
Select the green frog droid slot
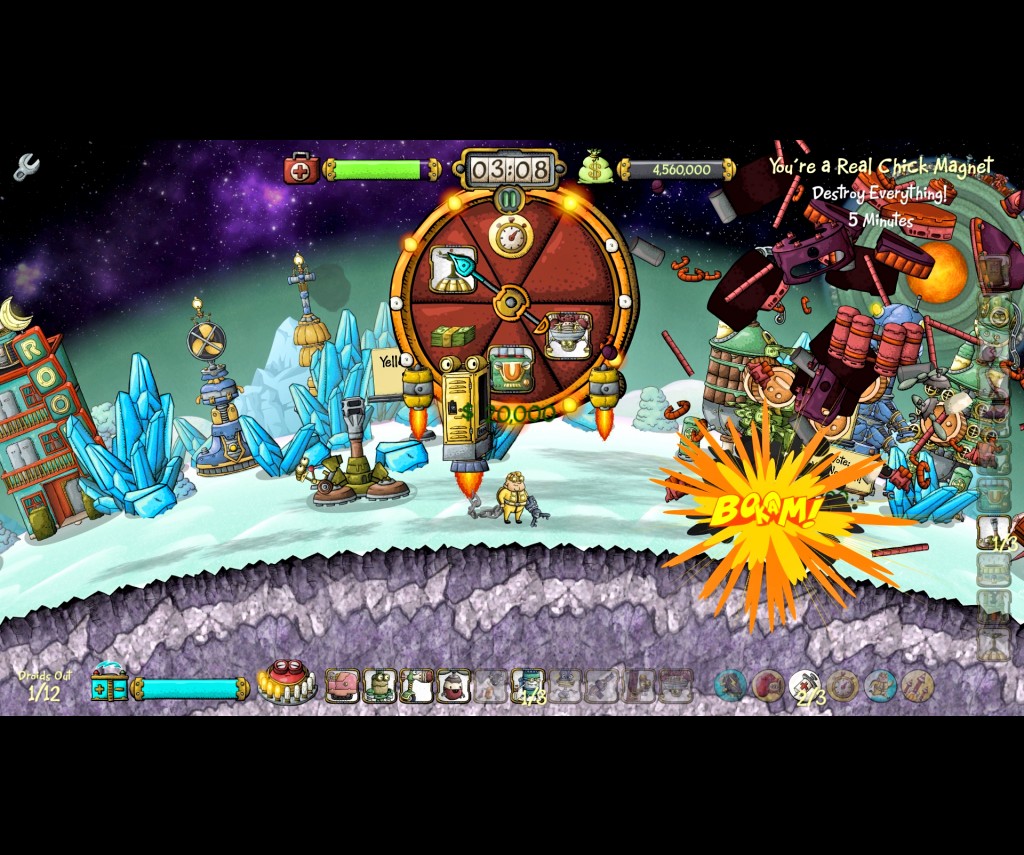pos(379,686)
